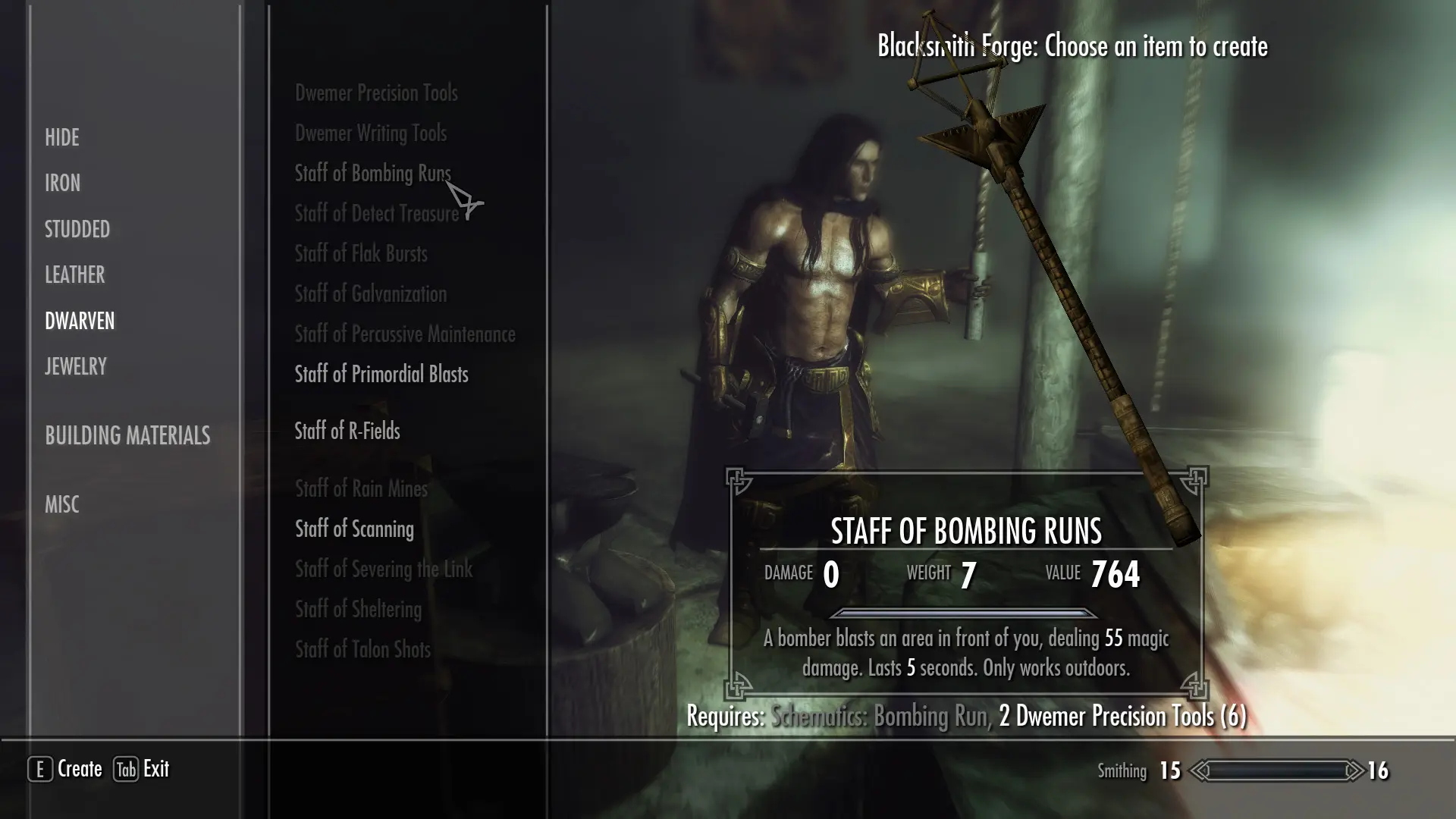
Task: Open the Jewelry category
Action: pyautogui.click(x=75, y=366)
